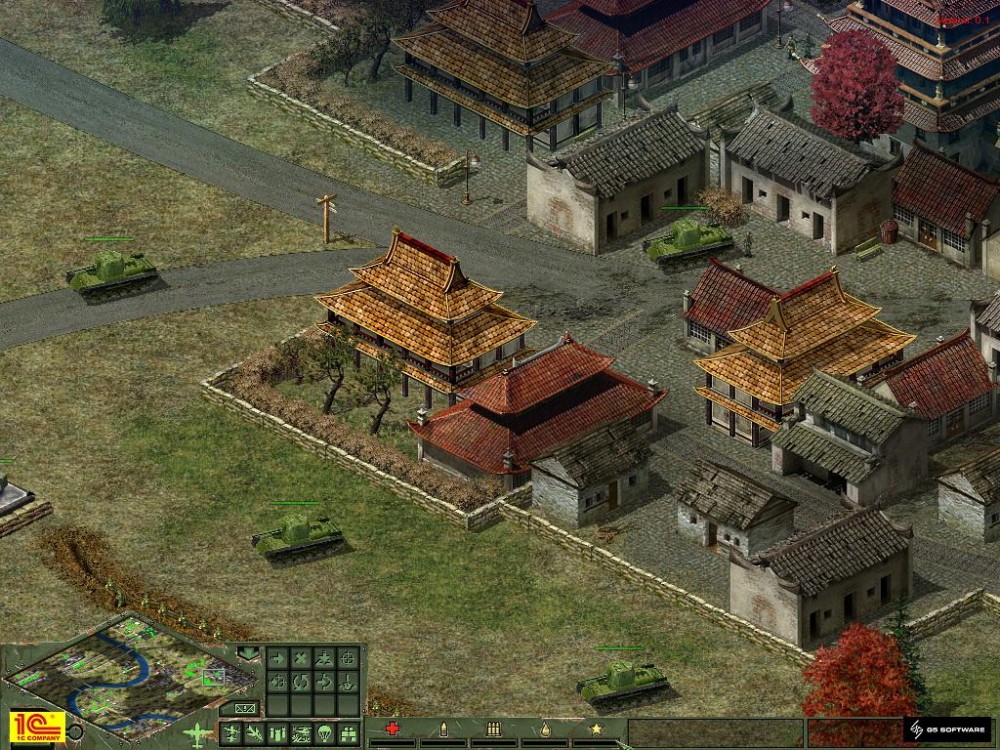Select the tank on the left road

tap(112, 271)
